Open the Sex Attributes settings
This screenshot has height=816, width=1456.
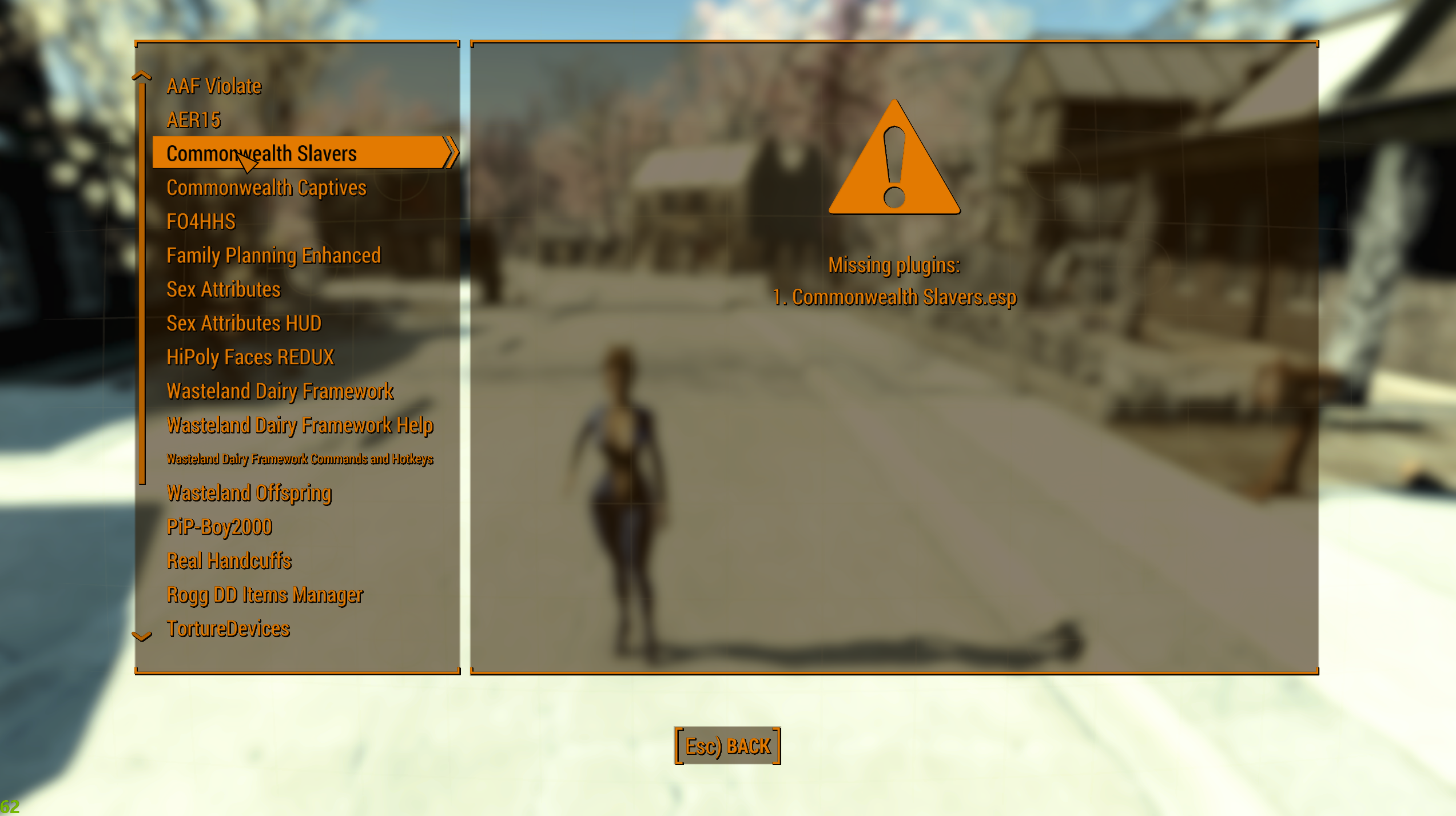coord(224,289)
